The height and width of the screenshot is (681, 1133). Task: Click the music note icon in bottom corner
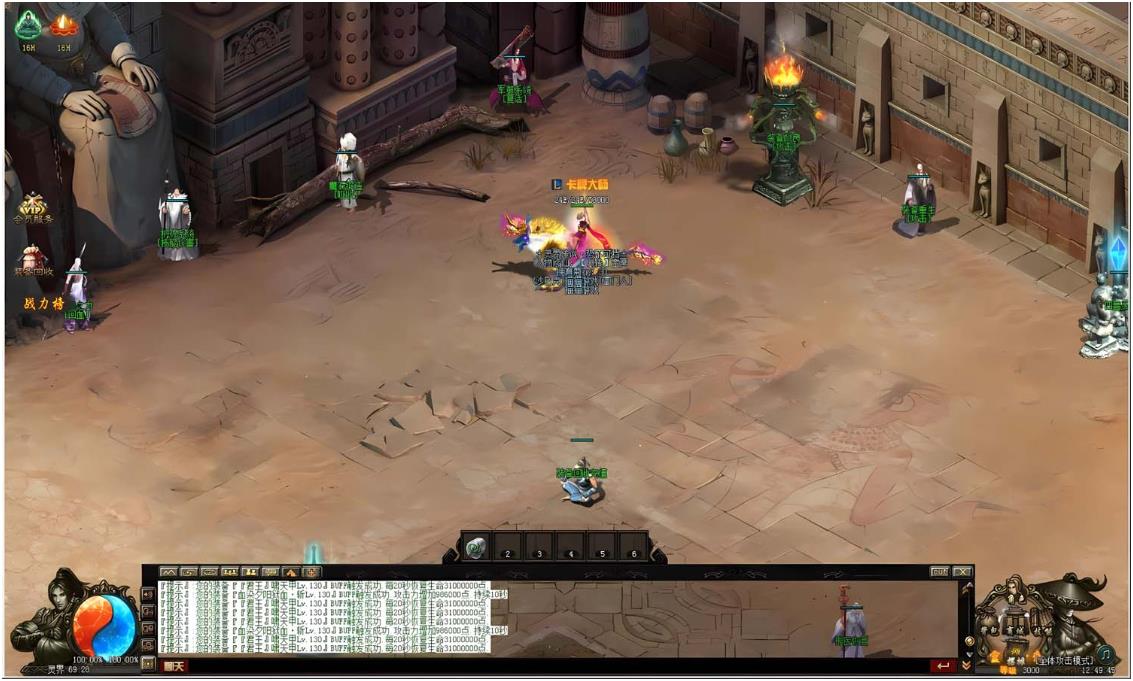(x=1105, y=654)
